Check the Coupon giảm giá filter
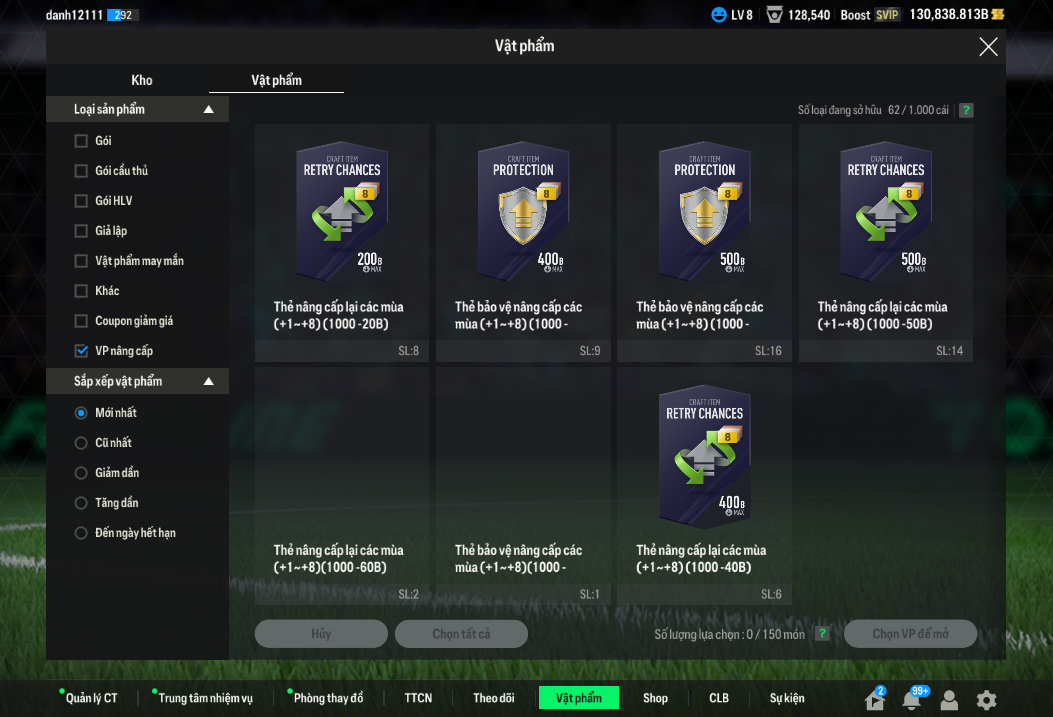The height and width of the screenshot is (717, 1053). pyautogui.click(x=82, y=321)
